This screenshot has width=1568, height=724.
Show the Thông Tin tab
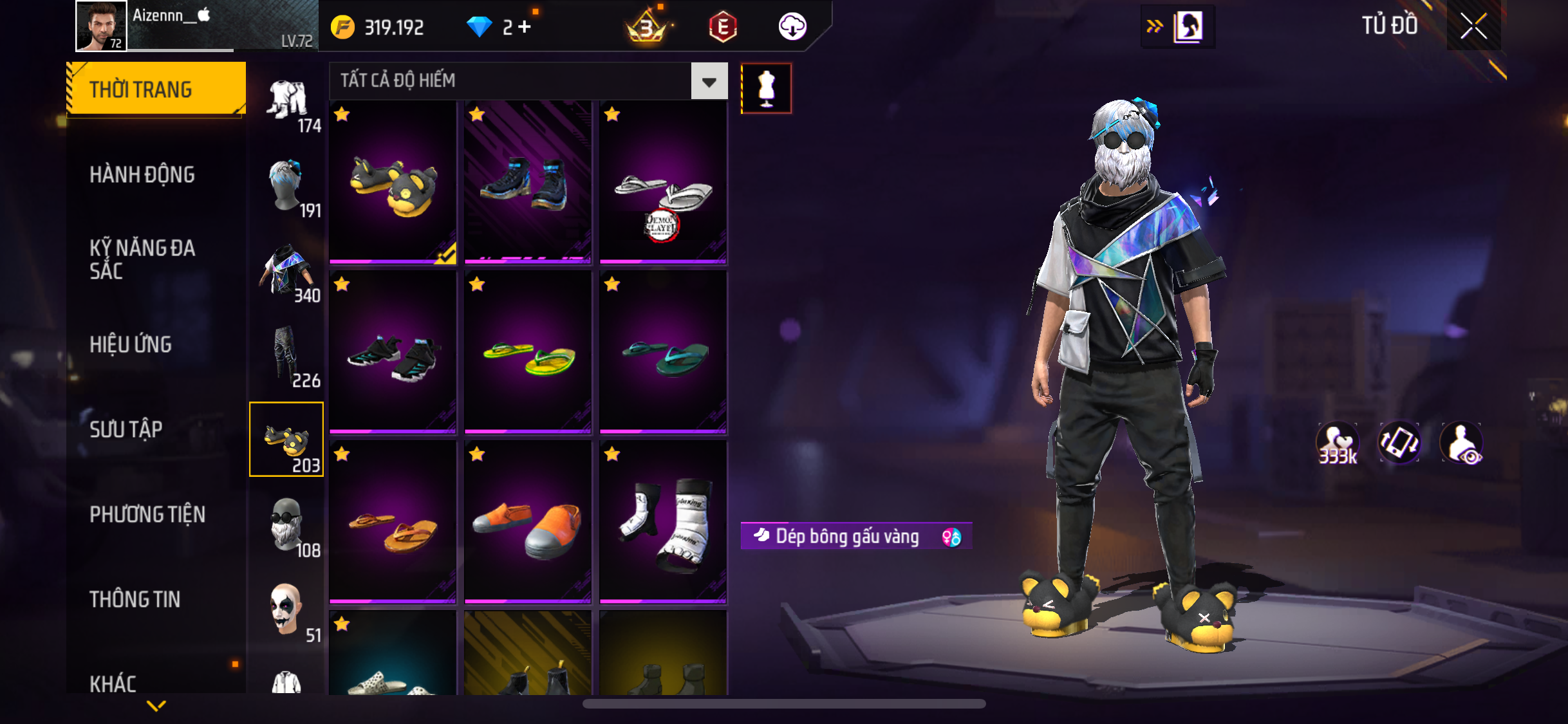click(135, 599)
